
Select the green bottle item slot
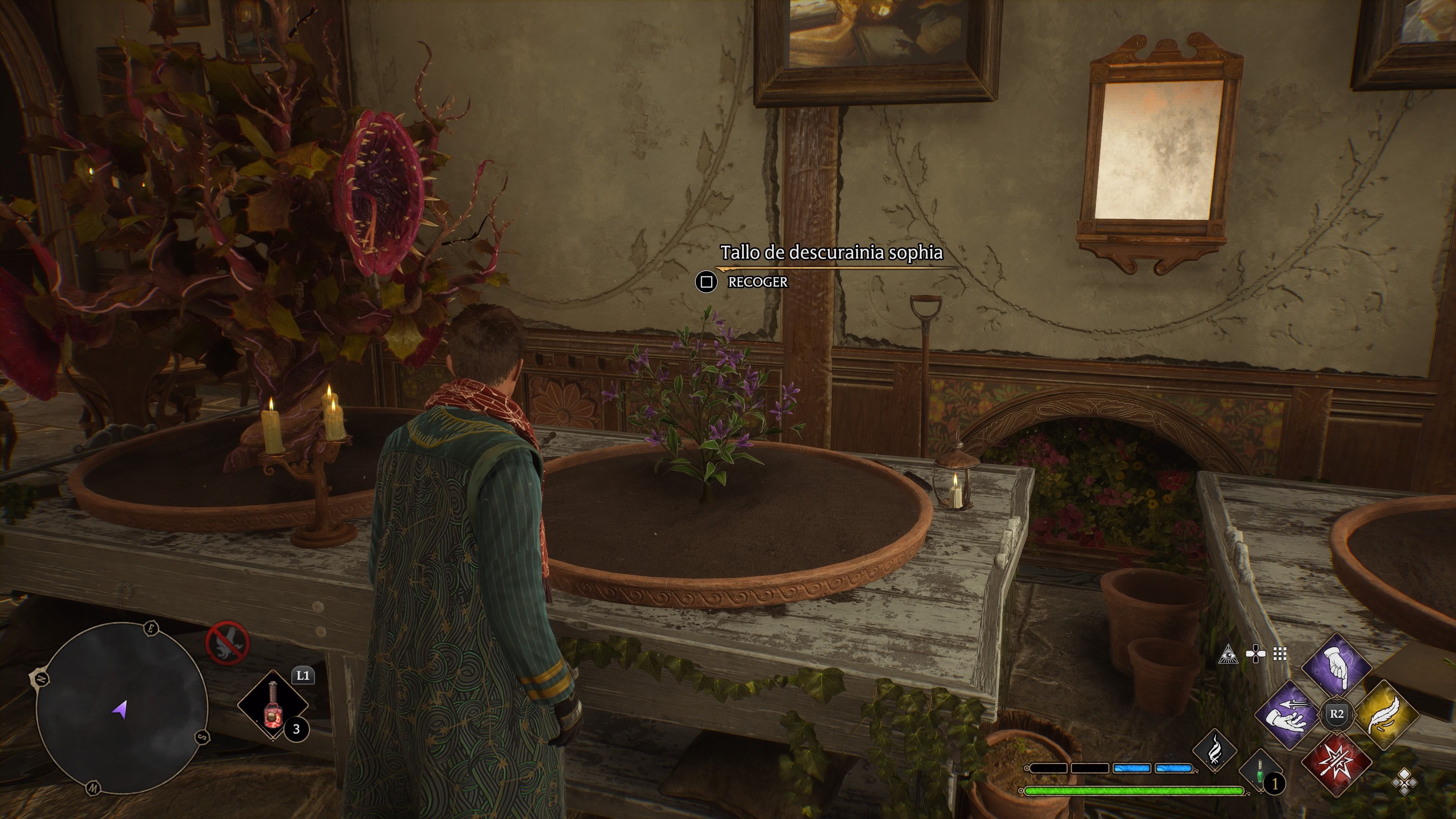click(x=1260, y=772)
